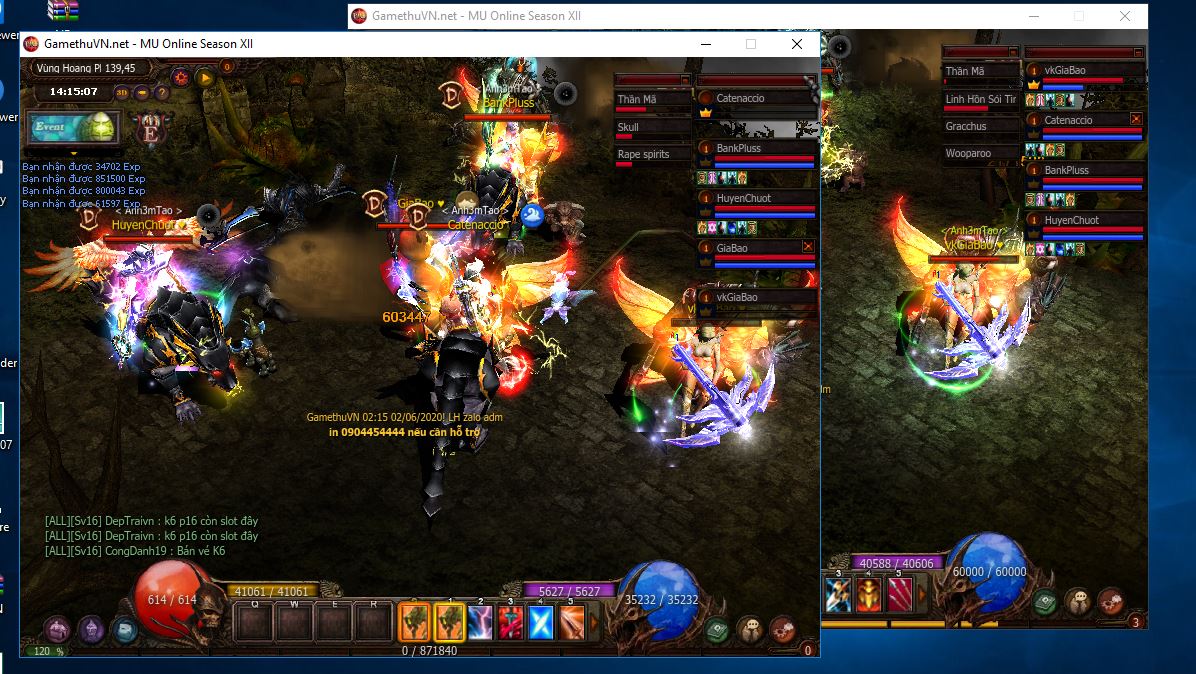Target Skull in the left monster list
The height and width of the screenshot is (674, 1196).
pyautogui.click(x=628, y=127)
